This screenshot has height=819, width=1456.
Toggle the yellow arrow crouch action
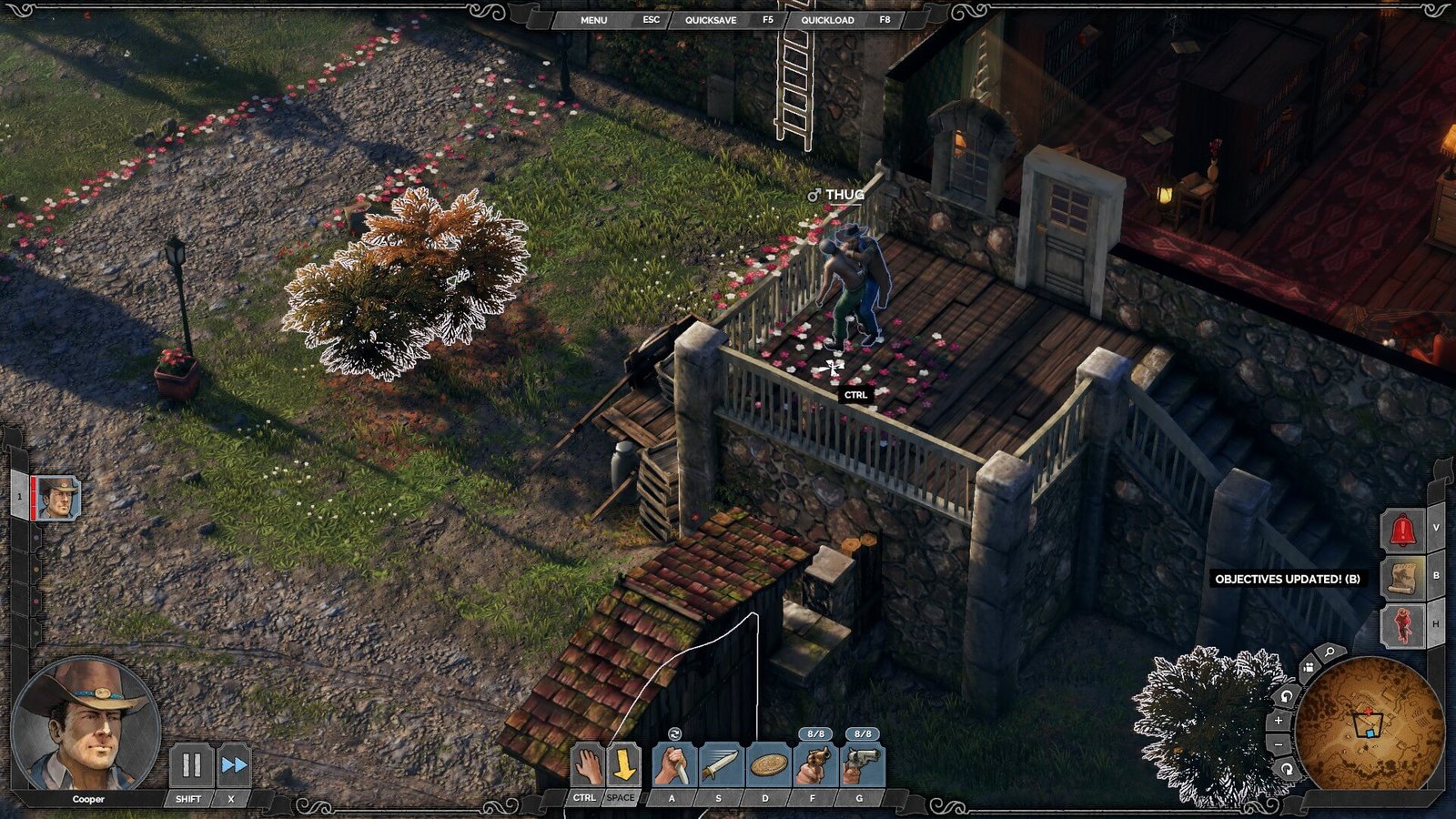click(623, 765)
